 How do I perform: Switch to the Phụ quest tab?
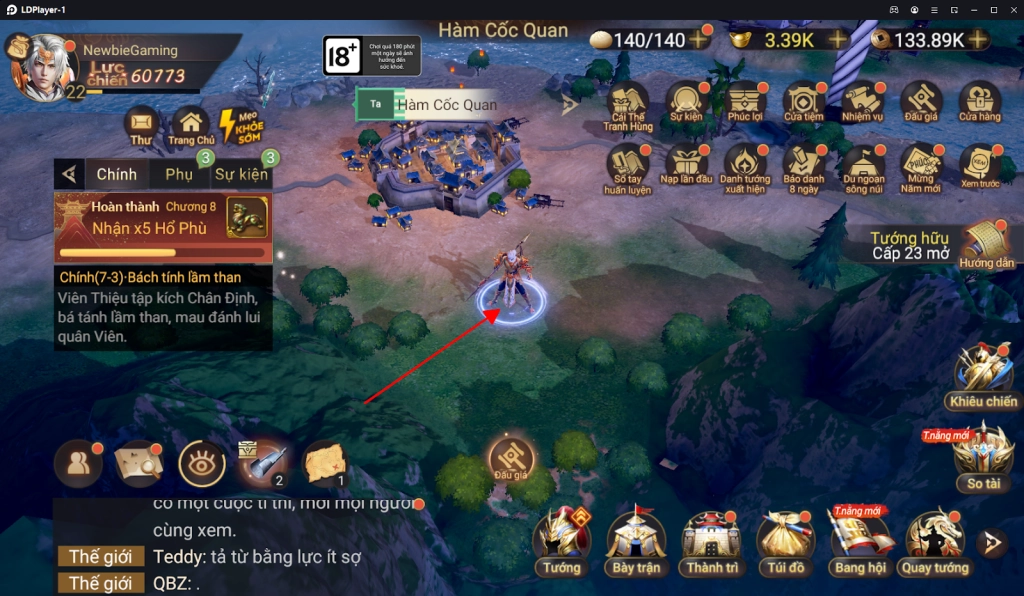tap(179, 174)
